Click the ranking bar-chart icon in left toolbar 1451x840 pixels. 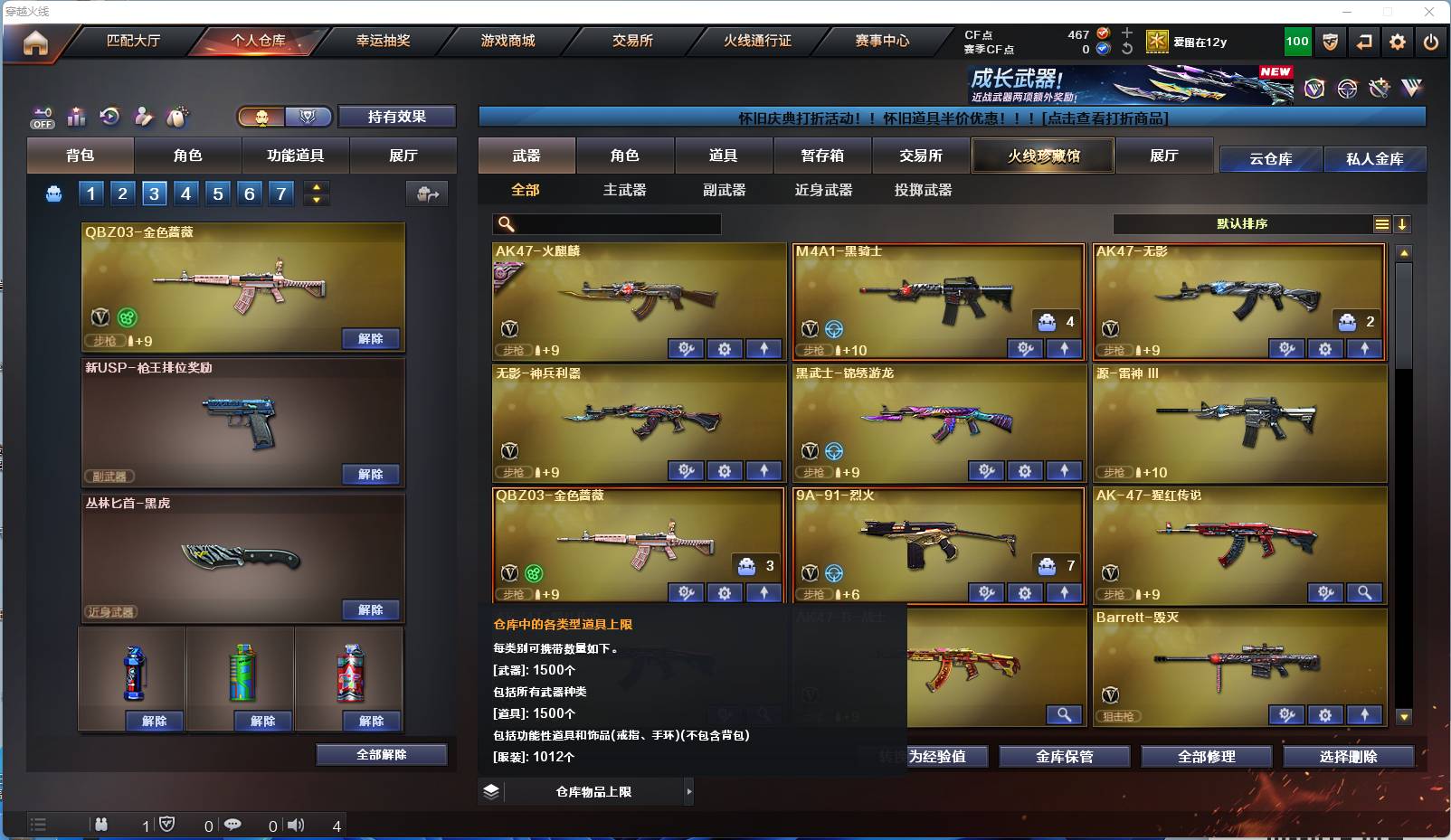(76, 117)
